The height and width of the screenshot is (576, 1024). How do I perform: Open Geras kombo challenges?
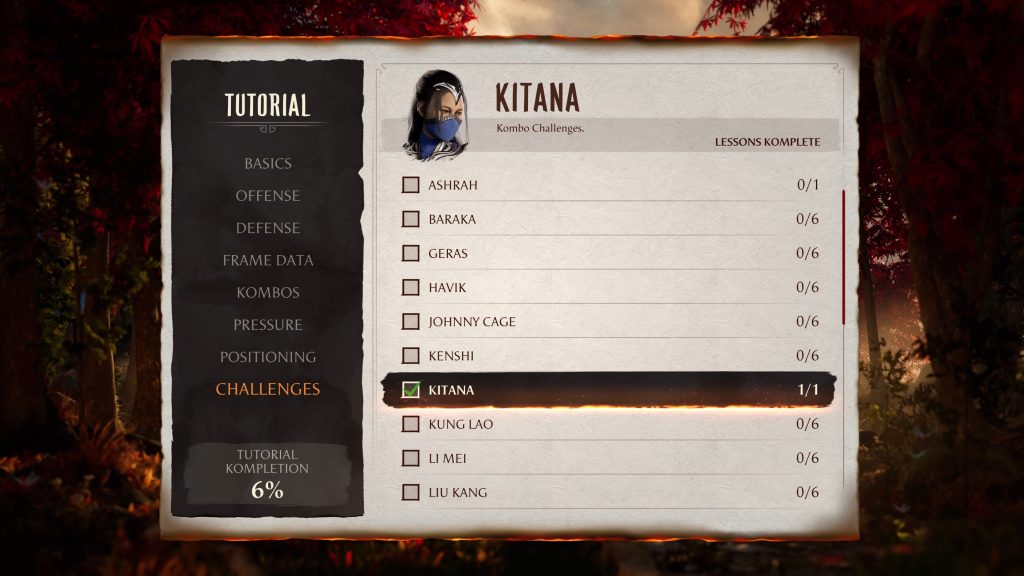pyautogui.click(x=610, y=253)
